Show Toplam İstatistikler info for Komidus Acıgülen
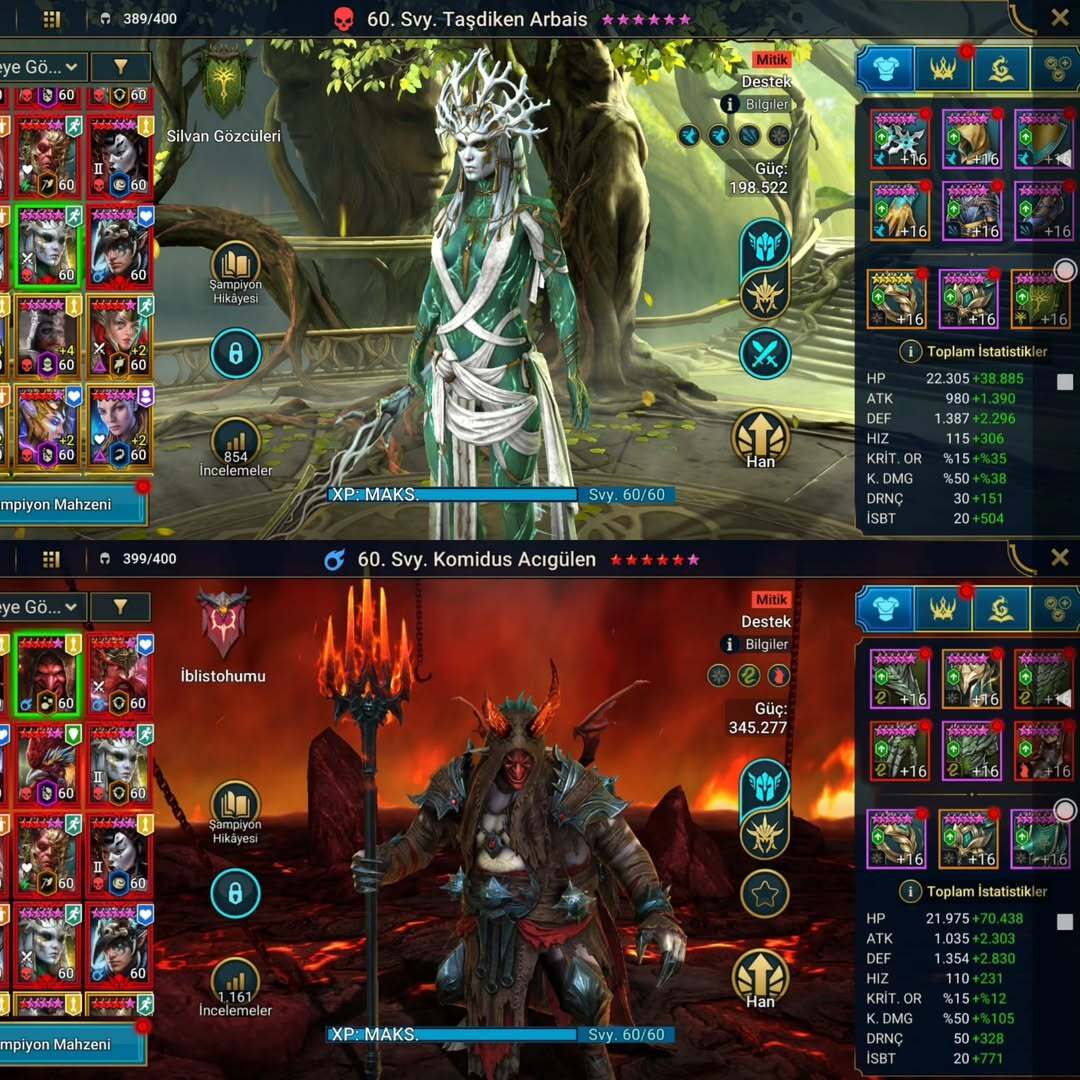 click(910, 891)
